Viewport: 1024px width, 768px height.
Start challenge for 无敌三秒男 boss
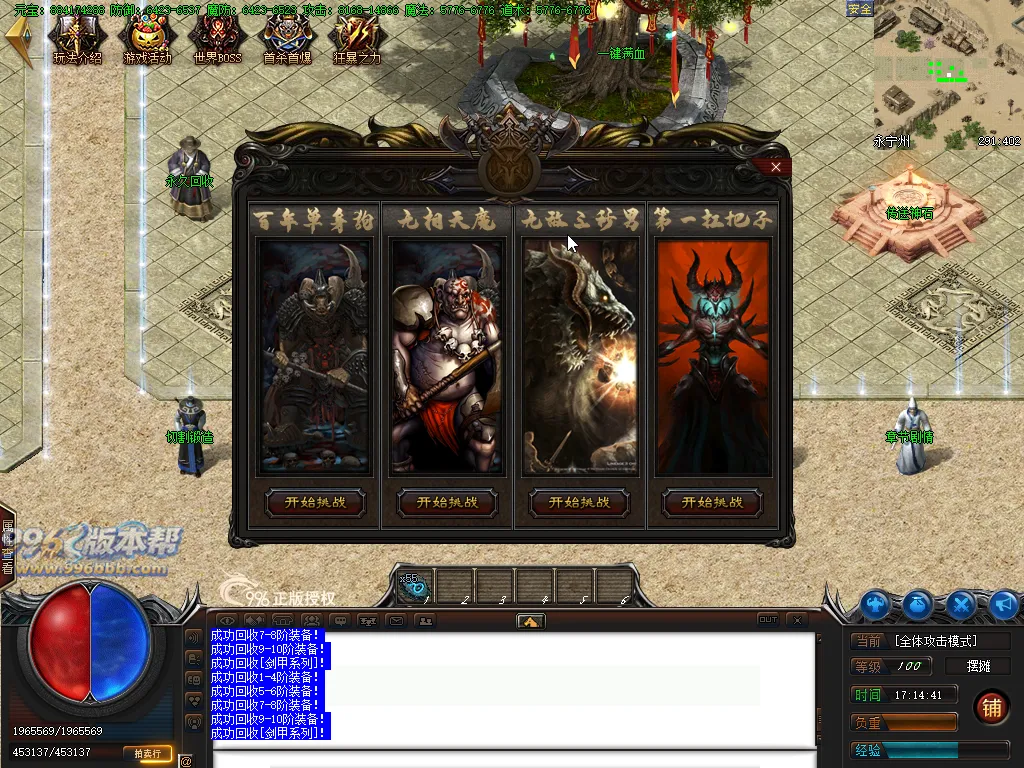580,502
